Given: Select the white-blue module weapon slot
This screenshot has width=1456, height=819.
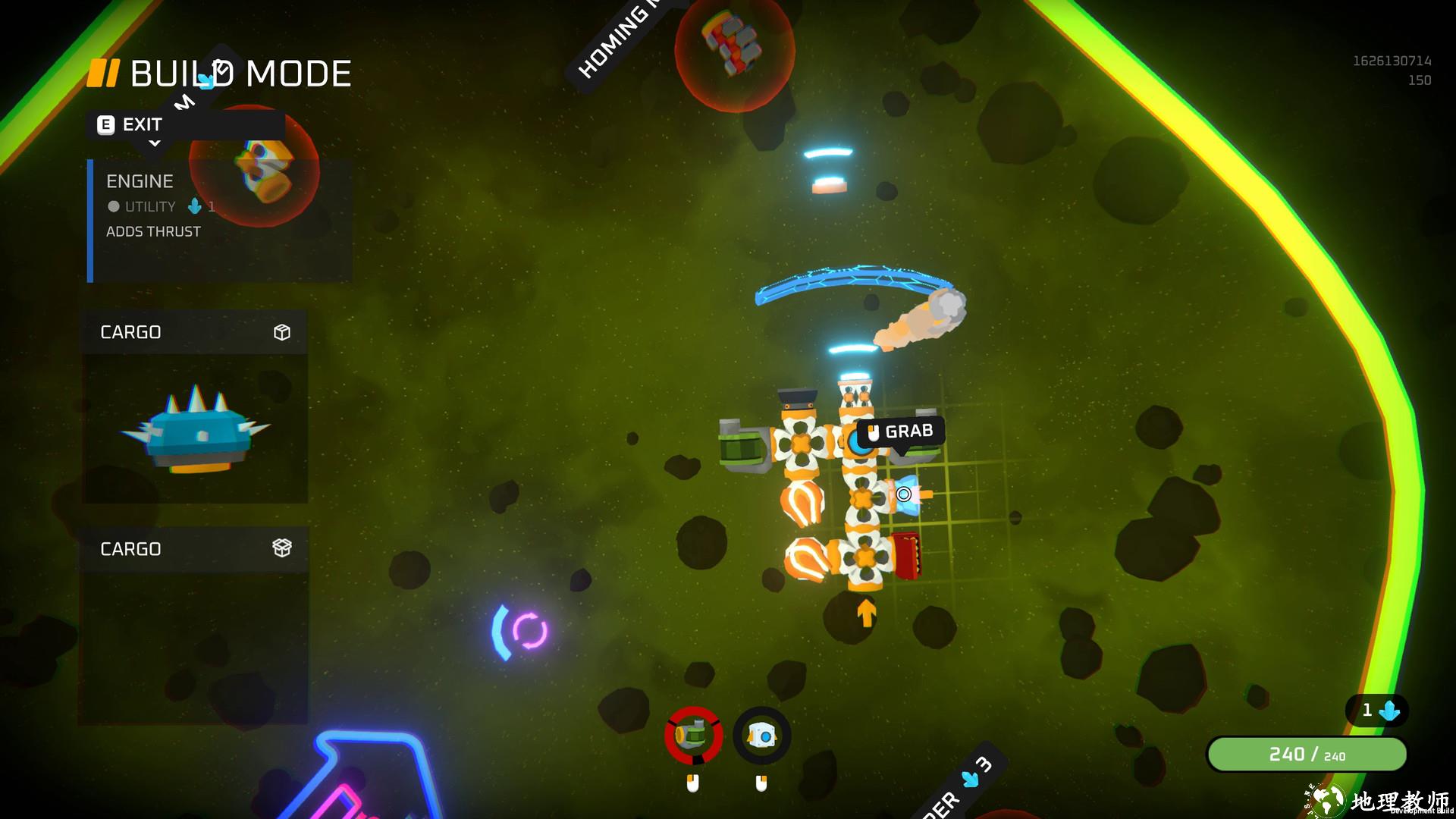Looking at the screenshot, I should tap(761, 736).
